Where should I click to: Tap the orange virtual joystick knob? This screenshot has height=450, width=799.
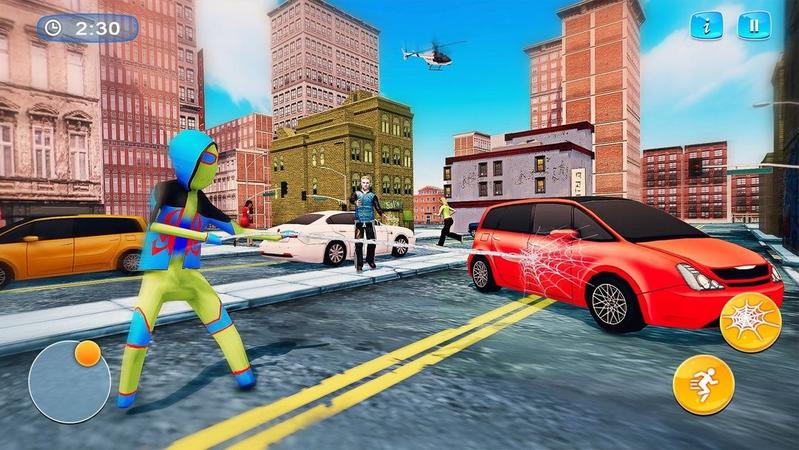pos(88,354)
